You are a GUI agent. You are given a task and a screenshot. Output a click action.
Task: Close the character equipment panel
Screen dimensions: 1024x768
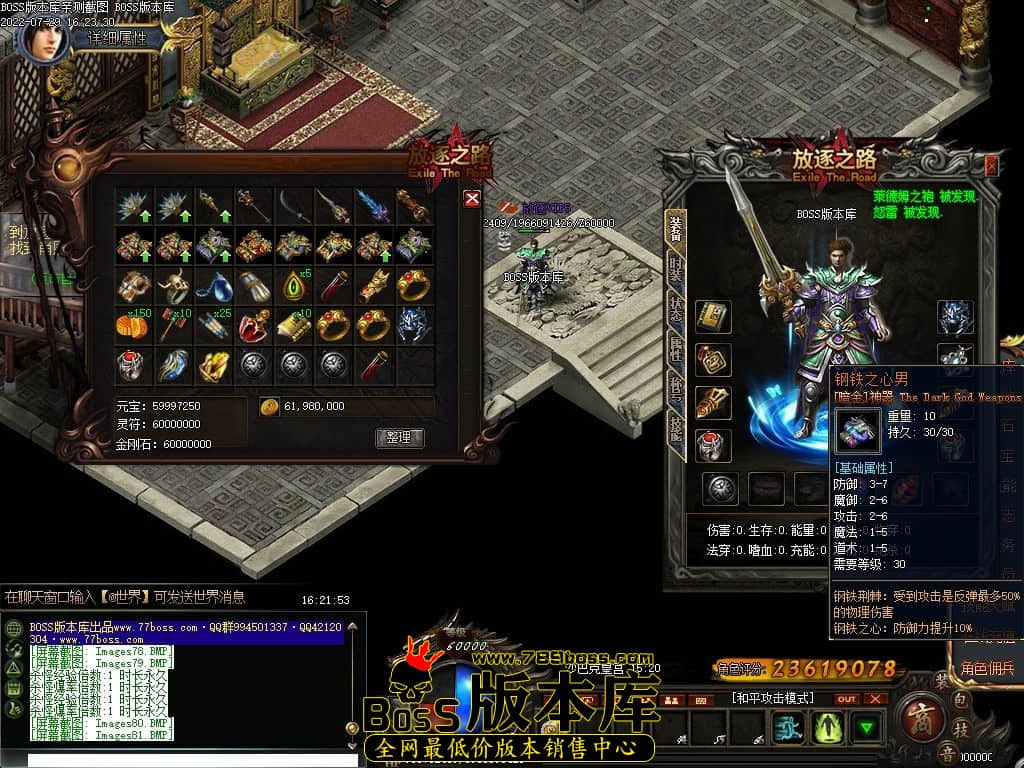pyautogui.click(x=991, y=166)
